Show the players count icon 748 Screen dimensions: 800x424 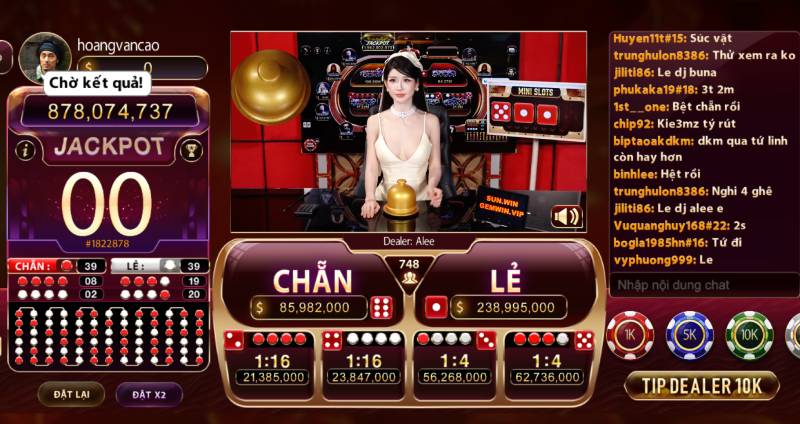pos(408,272)
